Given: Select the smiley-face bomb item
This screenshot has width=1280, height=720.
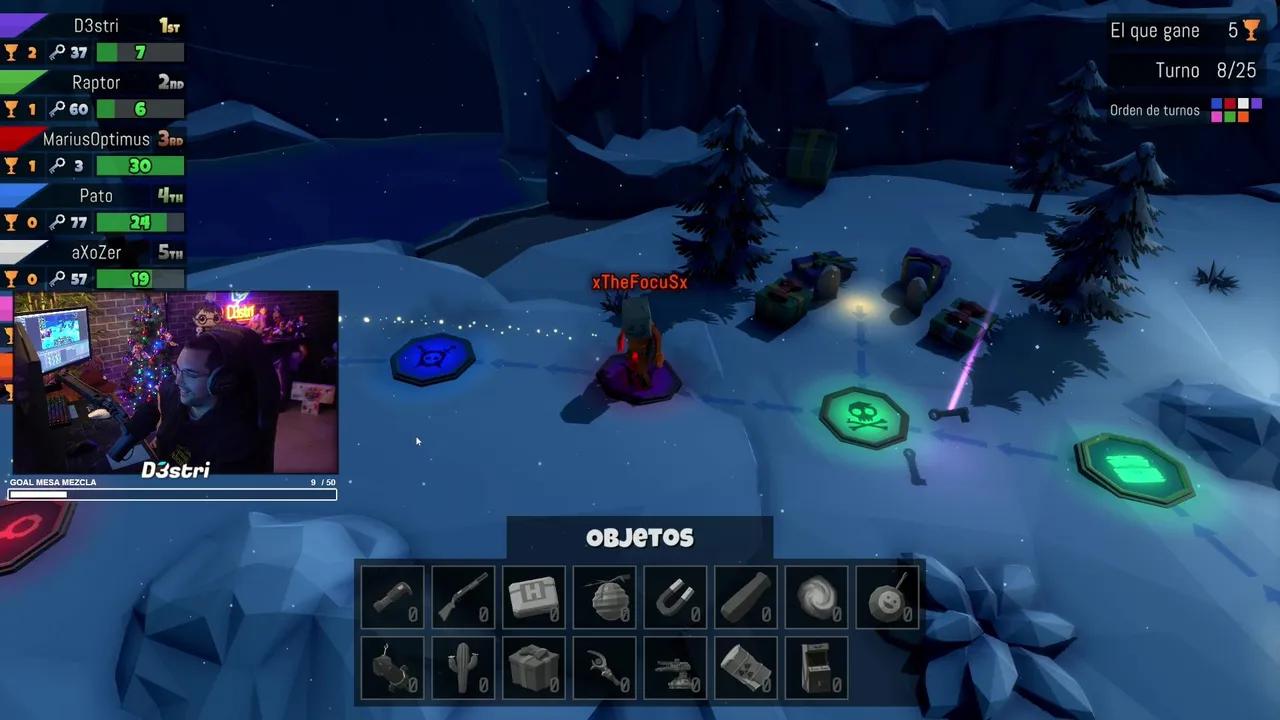Looking at the screenshot, I should [x=888, y=597].
